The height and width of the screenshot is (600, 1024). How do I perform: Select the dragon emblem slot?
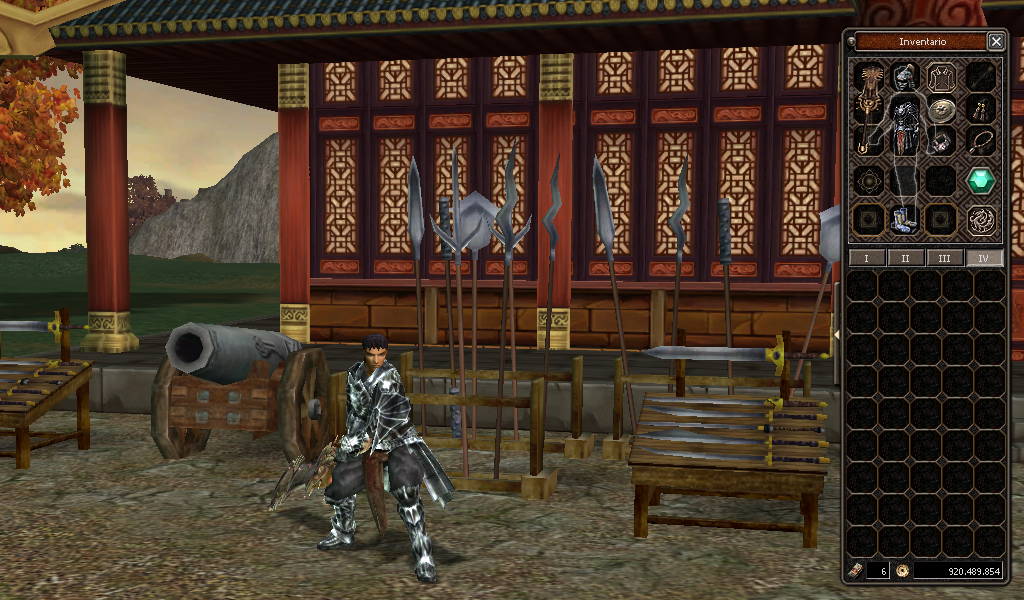(981, 219)
